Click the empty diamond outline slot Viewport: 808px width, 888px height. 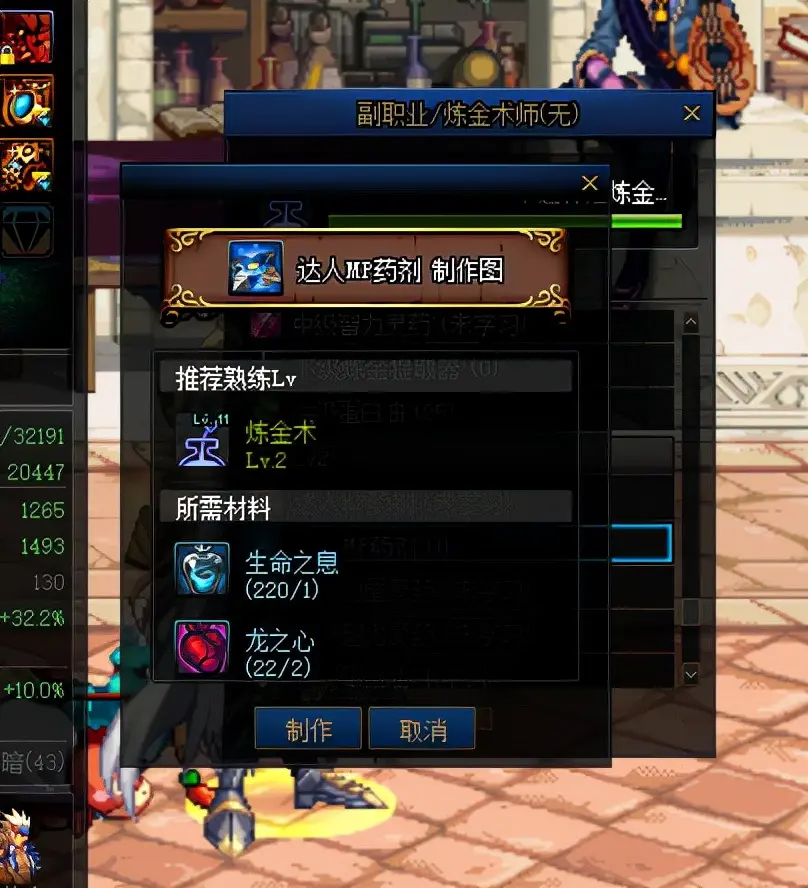26,231
